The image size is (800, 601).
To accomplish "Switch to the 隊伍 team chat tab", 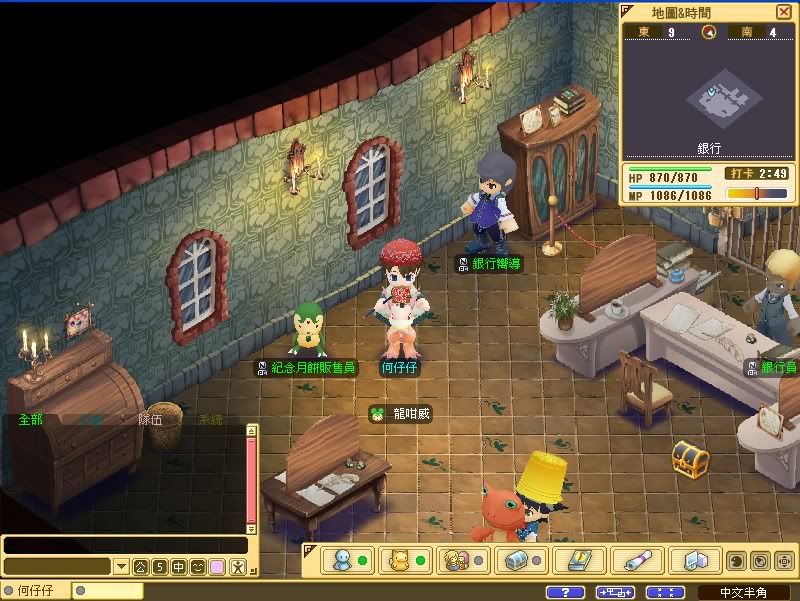I will coord(150,420).
